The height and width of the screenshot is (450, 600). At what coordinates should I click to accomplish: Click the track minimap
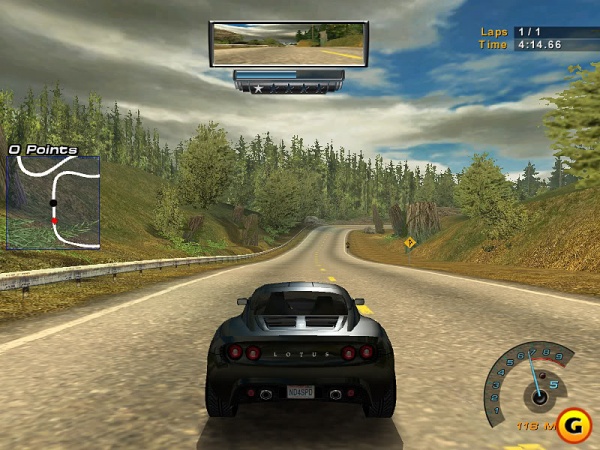pyautogui.click(x=54, y=201)
